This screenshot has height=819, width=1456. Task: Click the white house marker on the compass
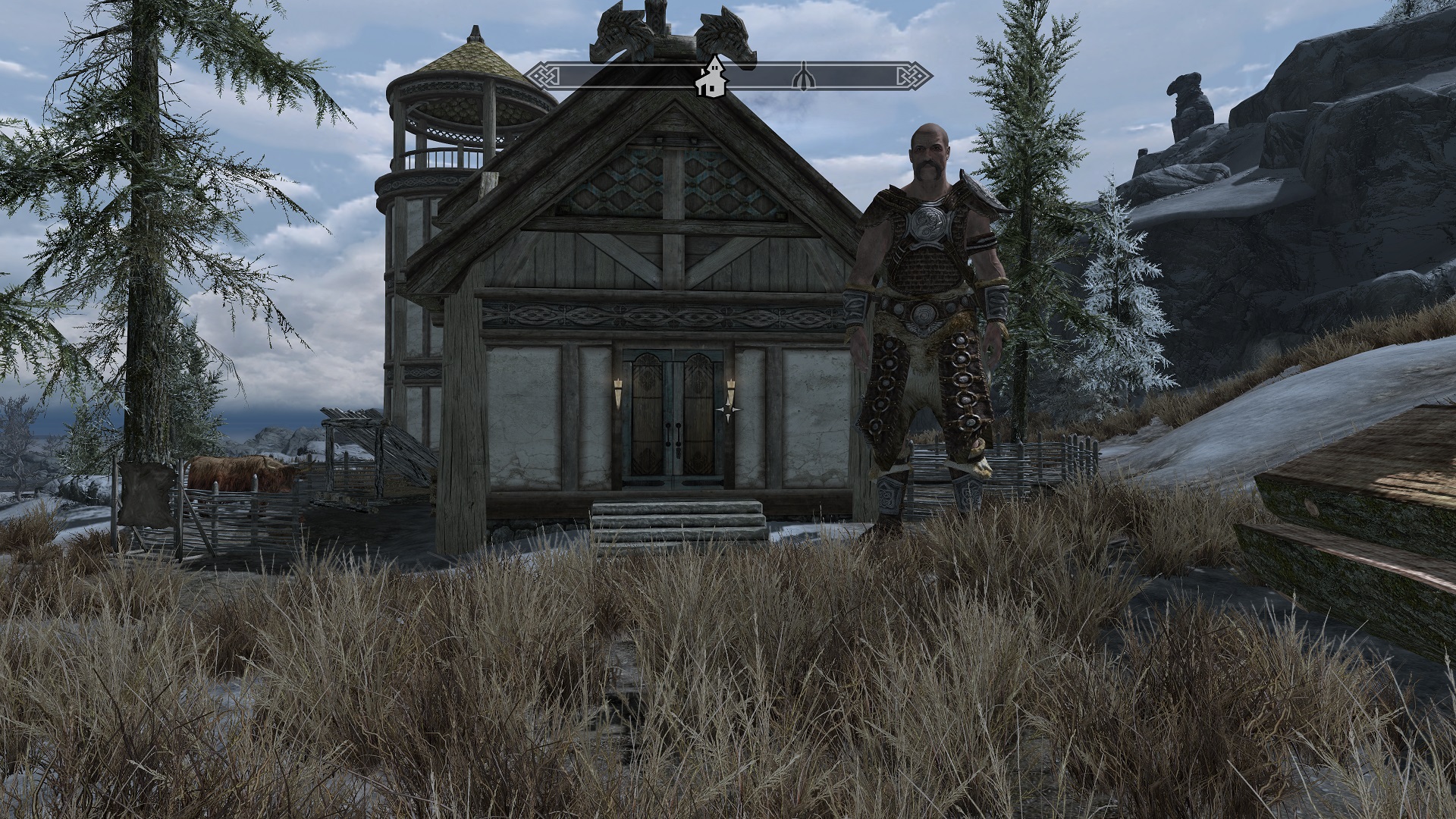(x=711, y=77)
